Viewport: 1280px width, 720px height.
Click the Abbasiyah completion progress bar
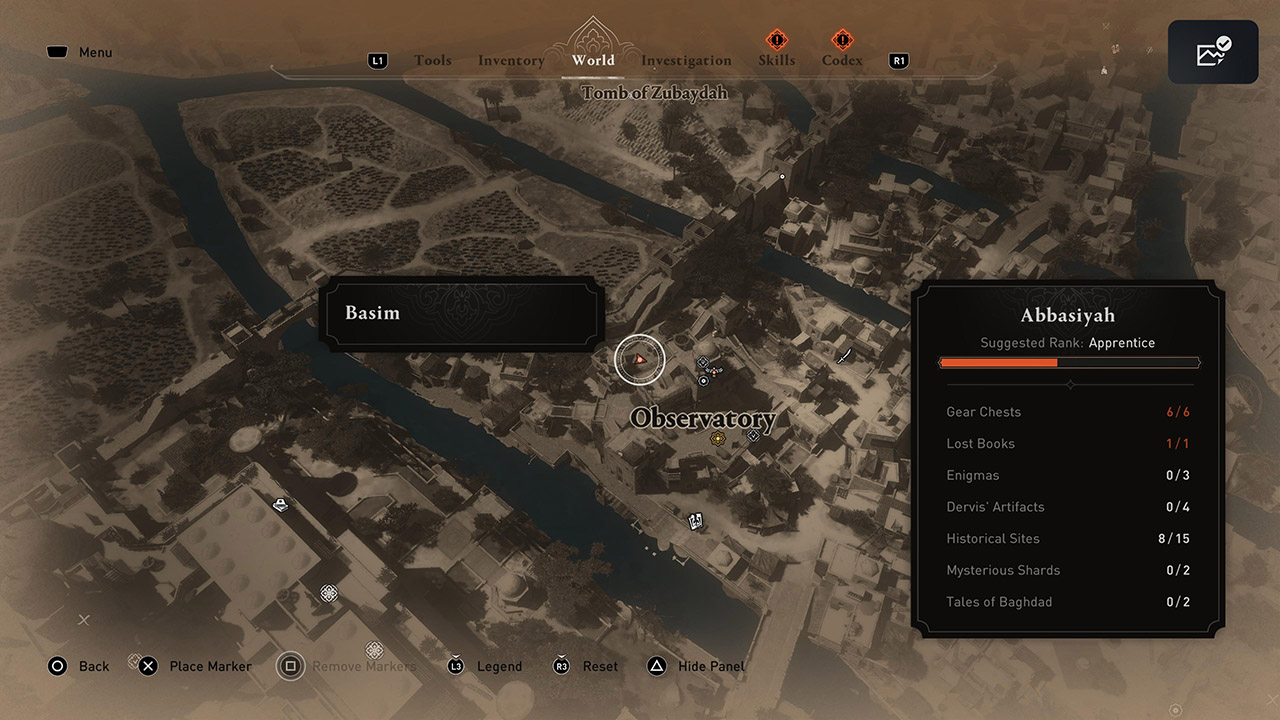click(1068, 362)
